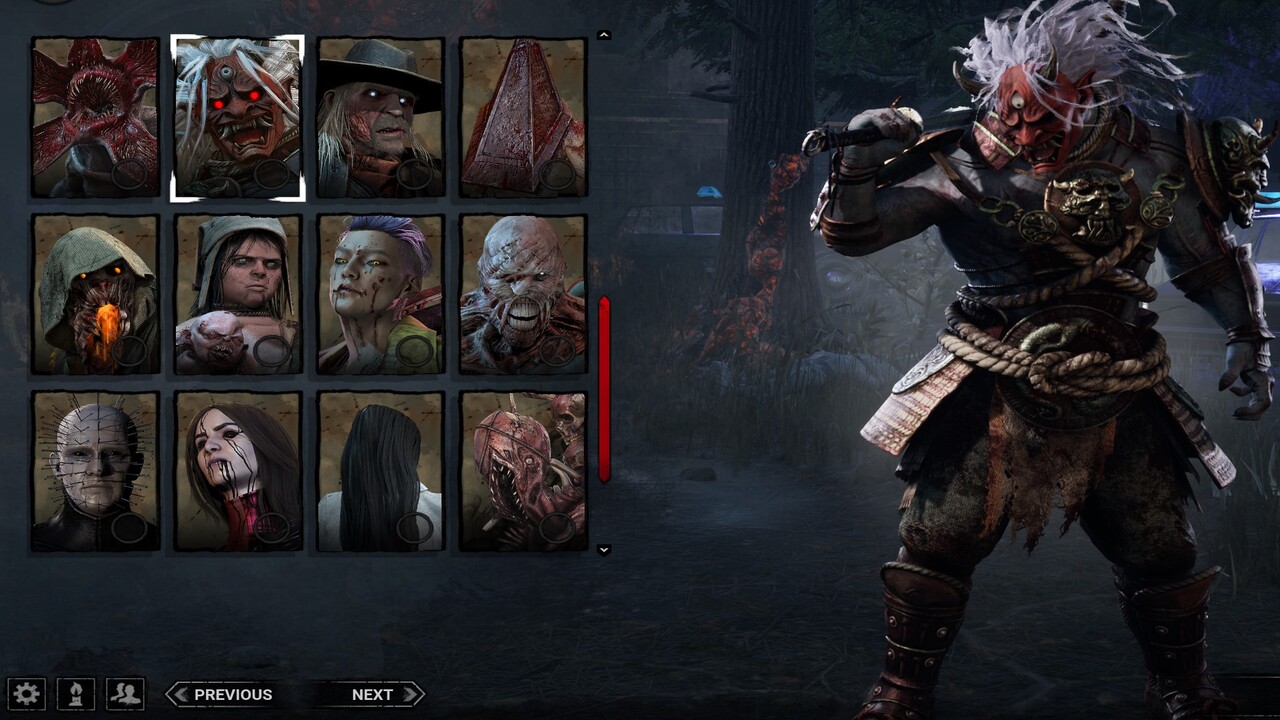The height and width of the screenshot is (720, 1280).
Task: Select the Deathslinger cowboy killer portrait
Action: coord(382,117)
